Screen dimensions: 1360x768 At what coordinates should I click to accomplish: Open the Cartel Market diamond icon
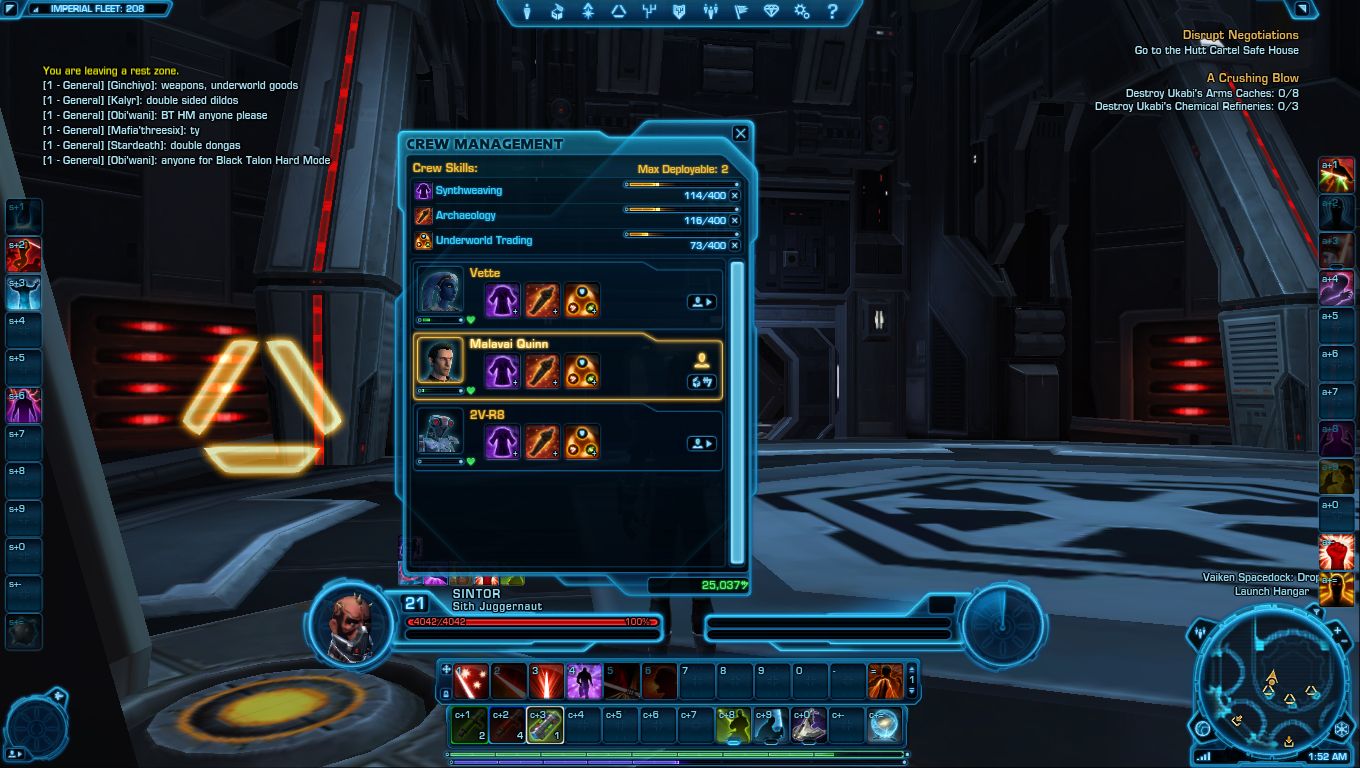point(771,12)
